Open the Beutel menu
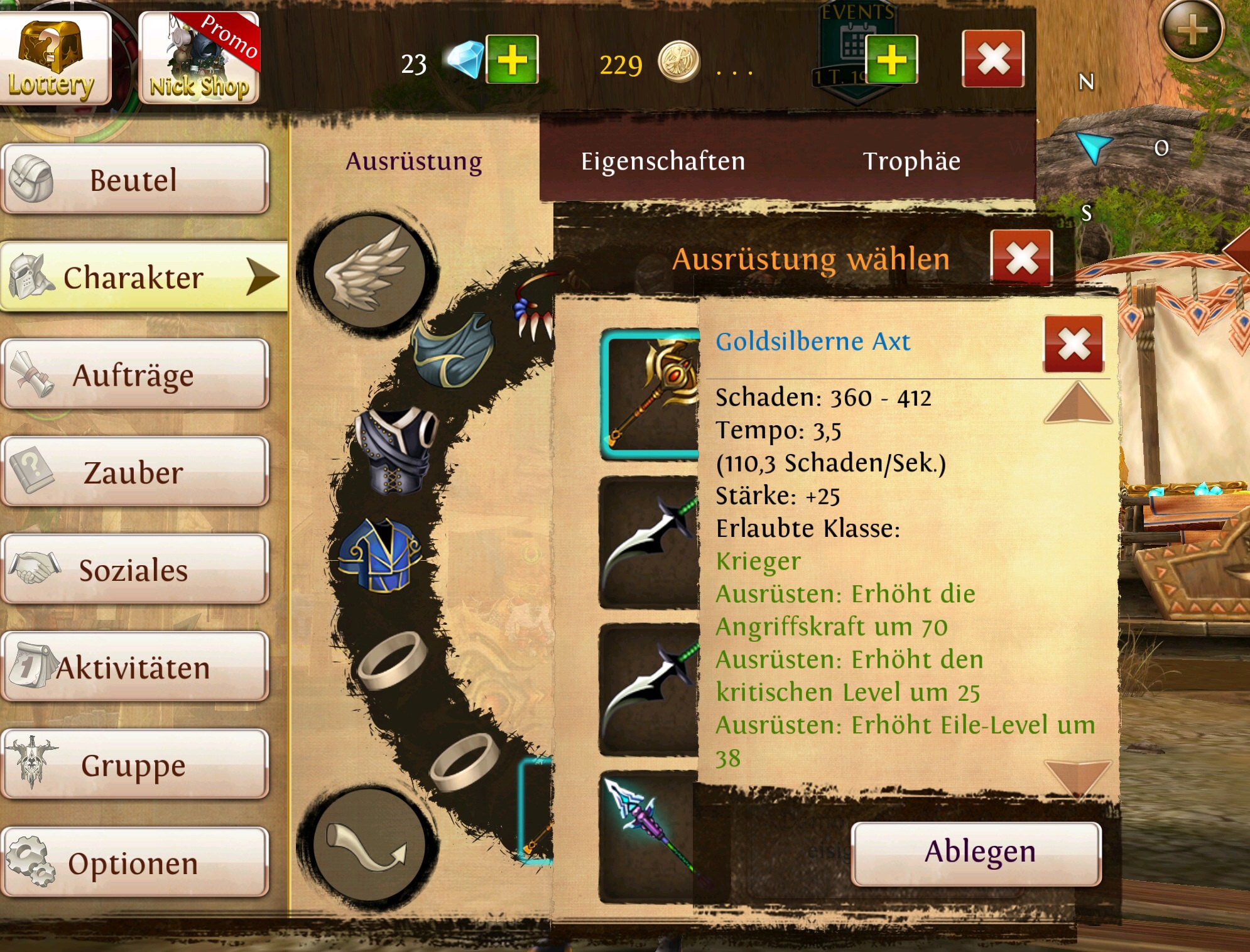 pos(134,180)
